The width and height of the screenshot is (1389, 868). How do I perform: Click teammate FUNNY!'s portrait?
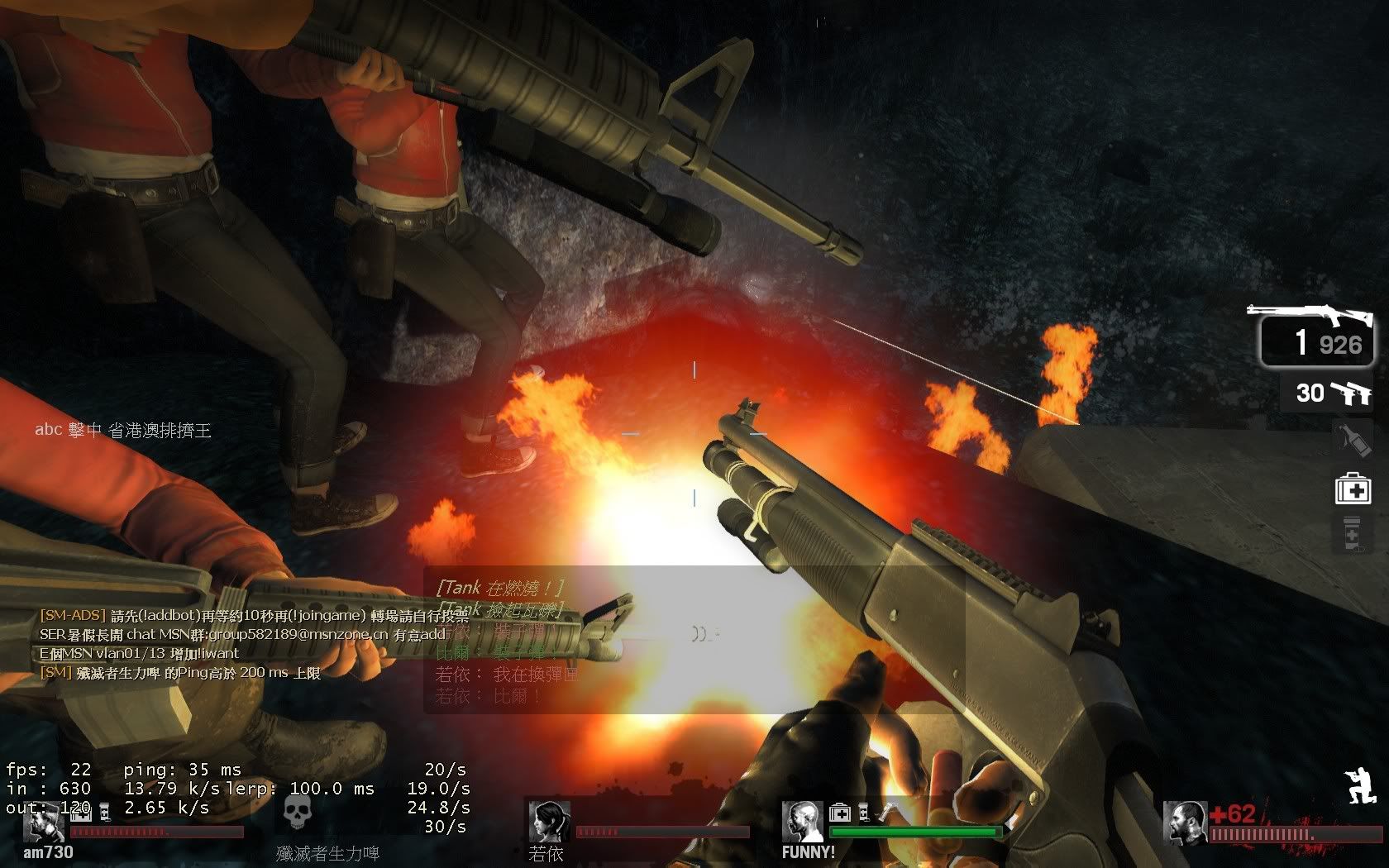click(x=802, y=821)
